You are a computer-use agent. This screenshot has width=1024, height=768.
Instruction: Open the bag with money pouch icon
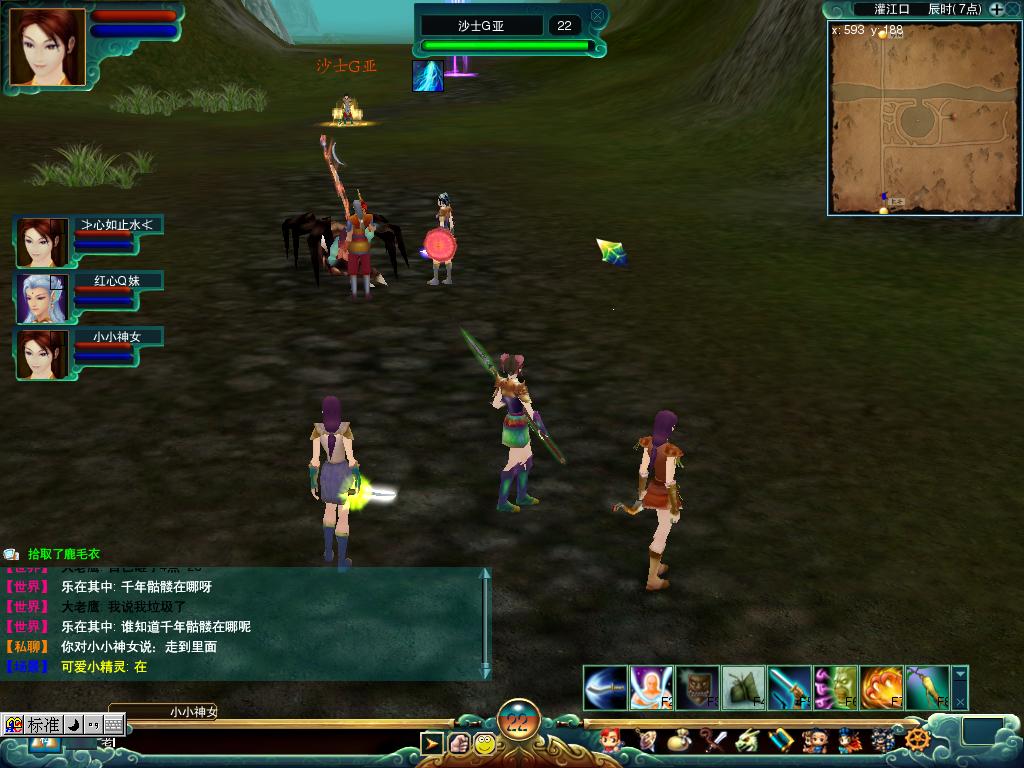tap(679, 741)
